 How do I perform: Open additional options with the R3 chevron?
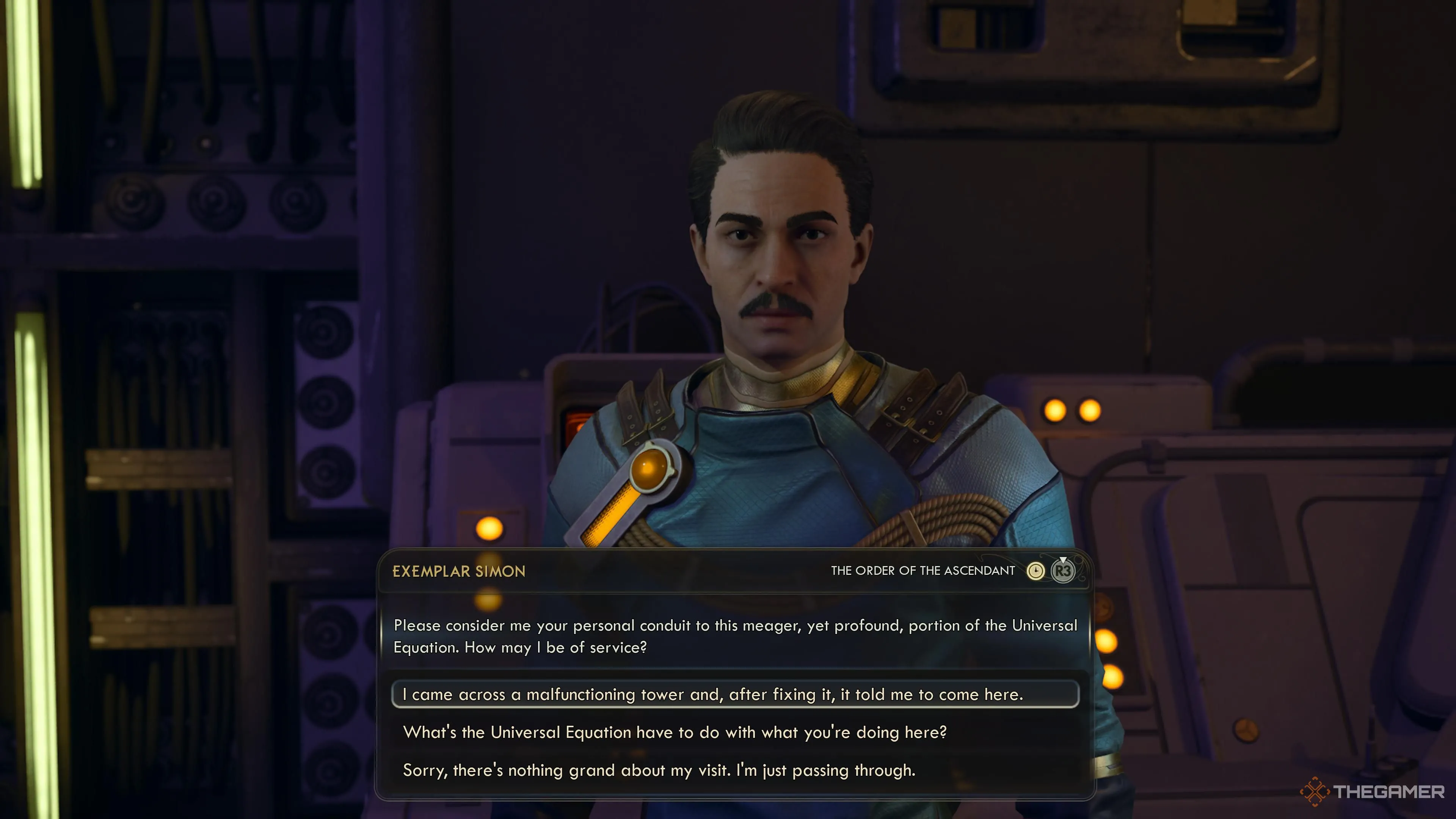click(x=1062, y=571)
